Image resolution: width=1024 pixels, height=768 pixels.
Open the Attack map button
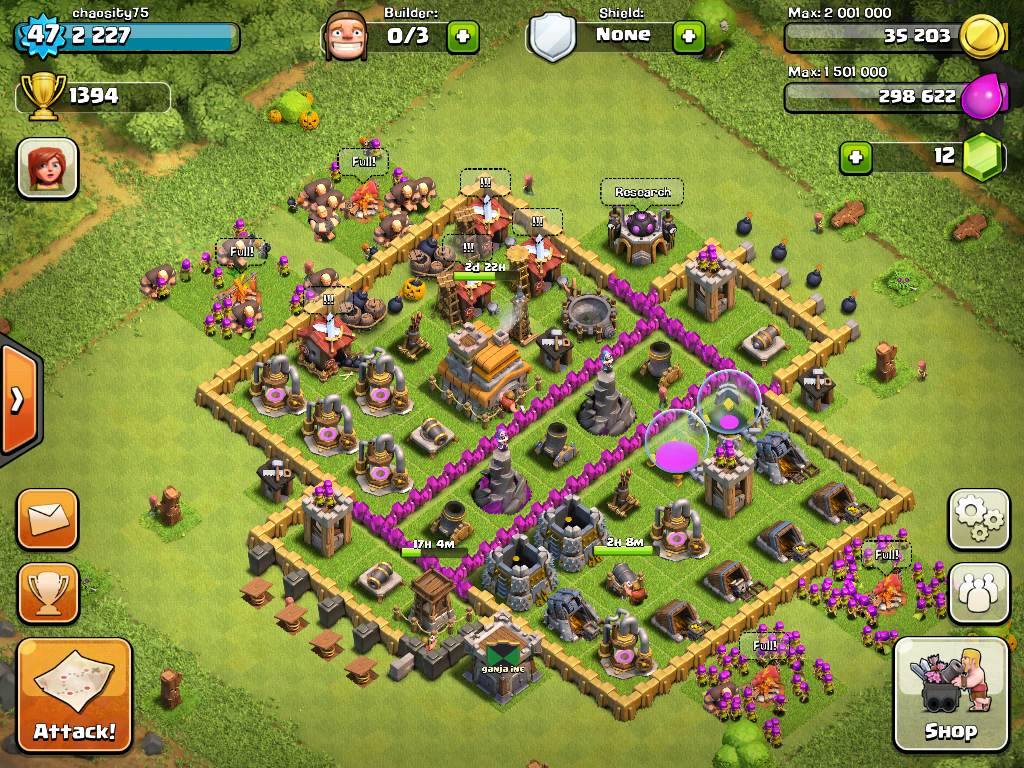coord(74,696)
